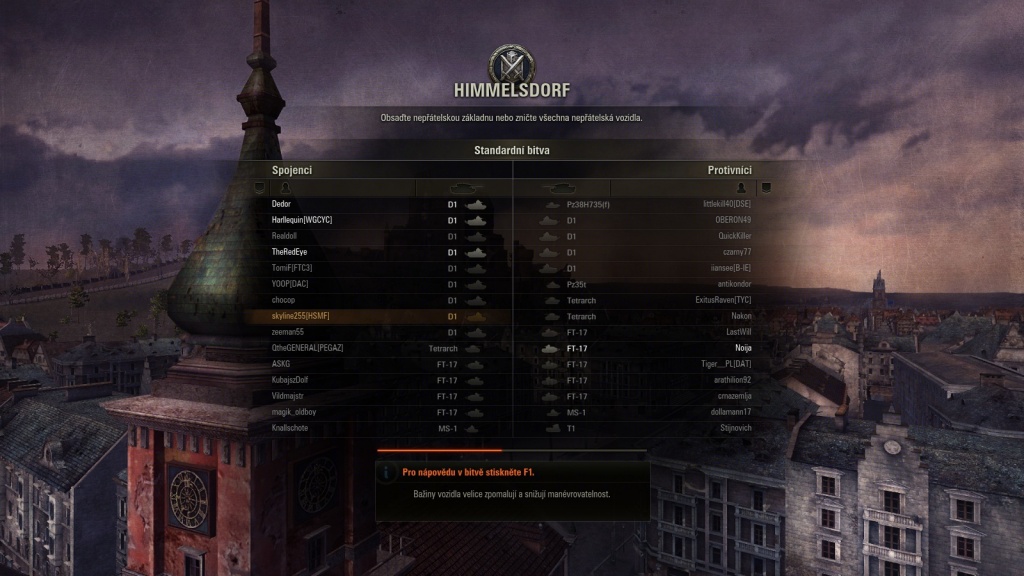
Task: Select enemy player antikondor with Pz35t
Action: [x=733, y=284]
